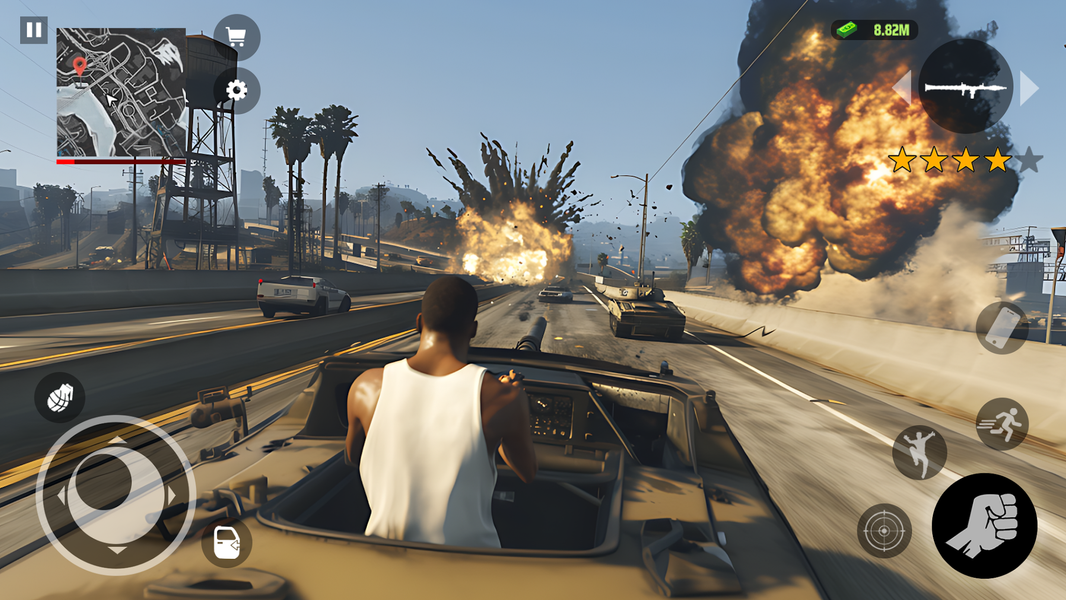This screenshot has height=600, width=1066.
Task: Open the shopping cart store
Action: pos(236,38)
